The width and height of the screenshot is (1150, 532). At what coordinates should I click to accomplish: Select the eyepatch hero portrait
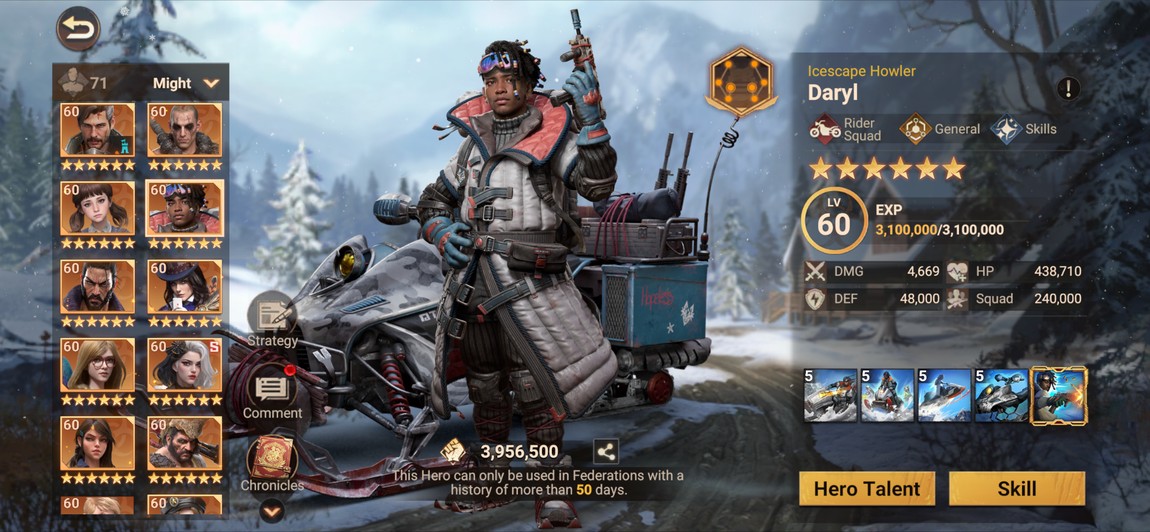(x=185, y=130)
